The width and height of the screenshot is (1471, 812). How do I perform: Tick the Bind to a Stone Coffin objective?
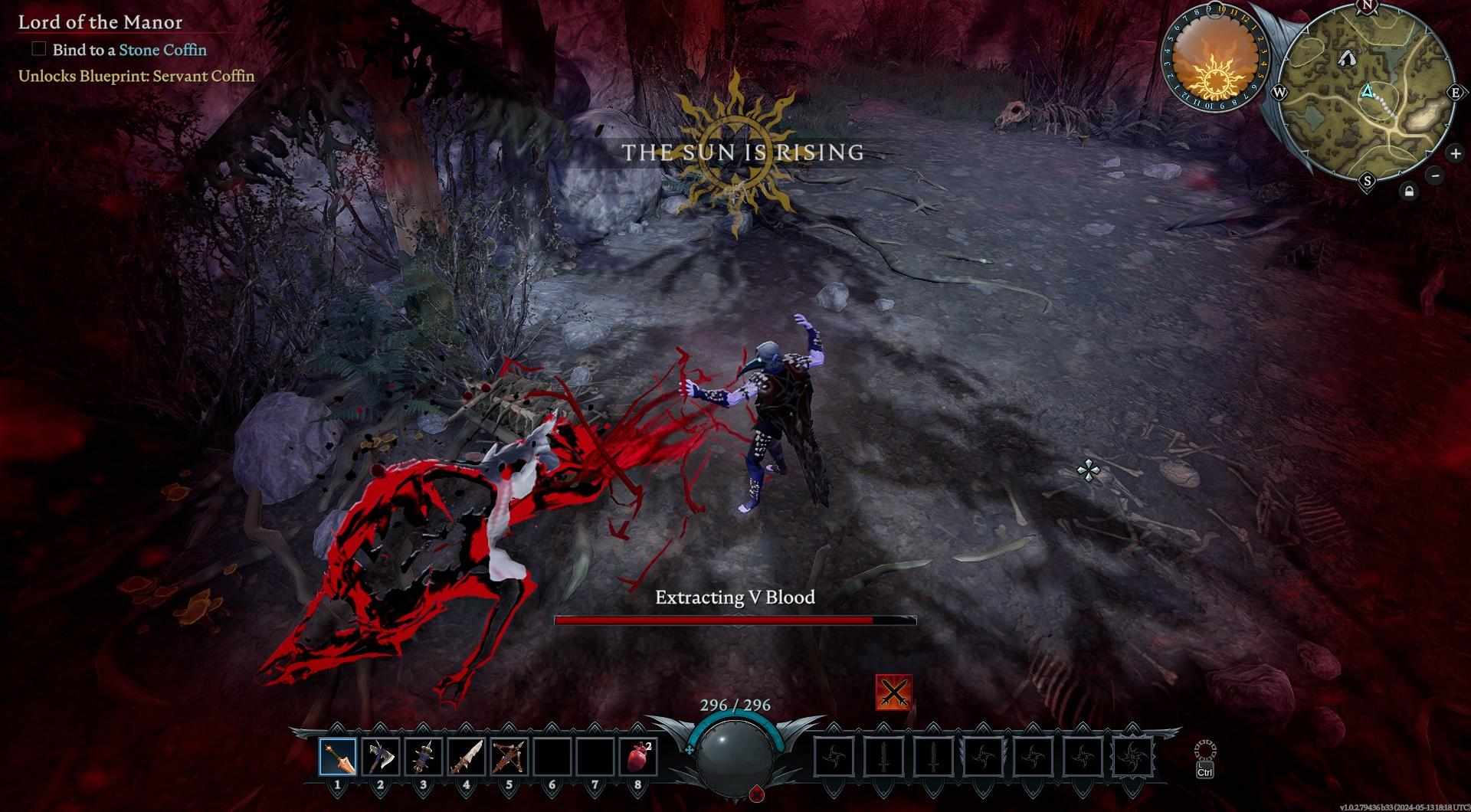point(39,49)
